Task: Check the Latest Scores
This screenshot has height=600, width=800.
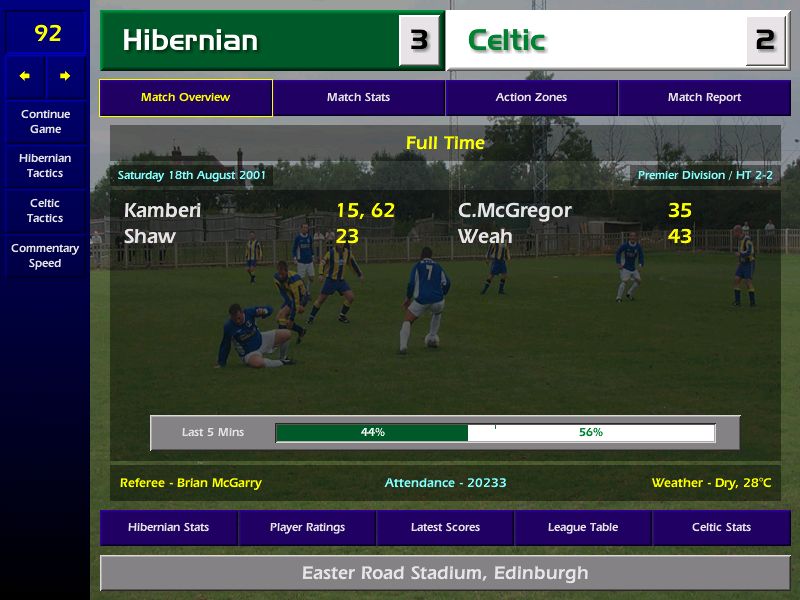Action: tap(445, 527)
